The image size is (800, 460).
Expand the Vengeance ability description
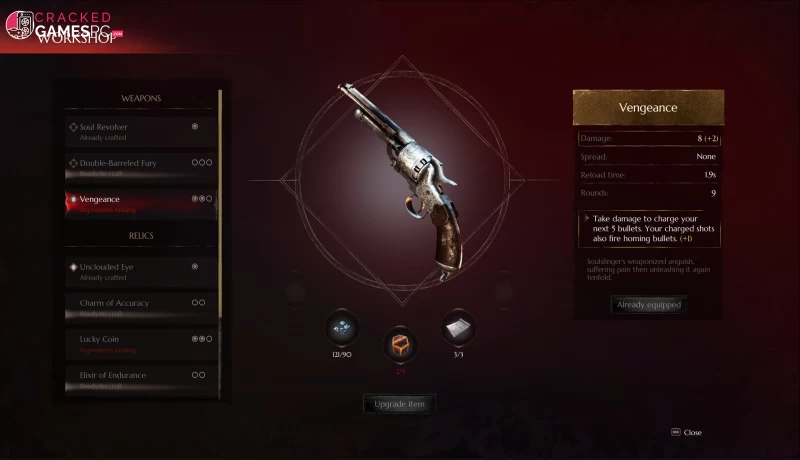(586, 217)
